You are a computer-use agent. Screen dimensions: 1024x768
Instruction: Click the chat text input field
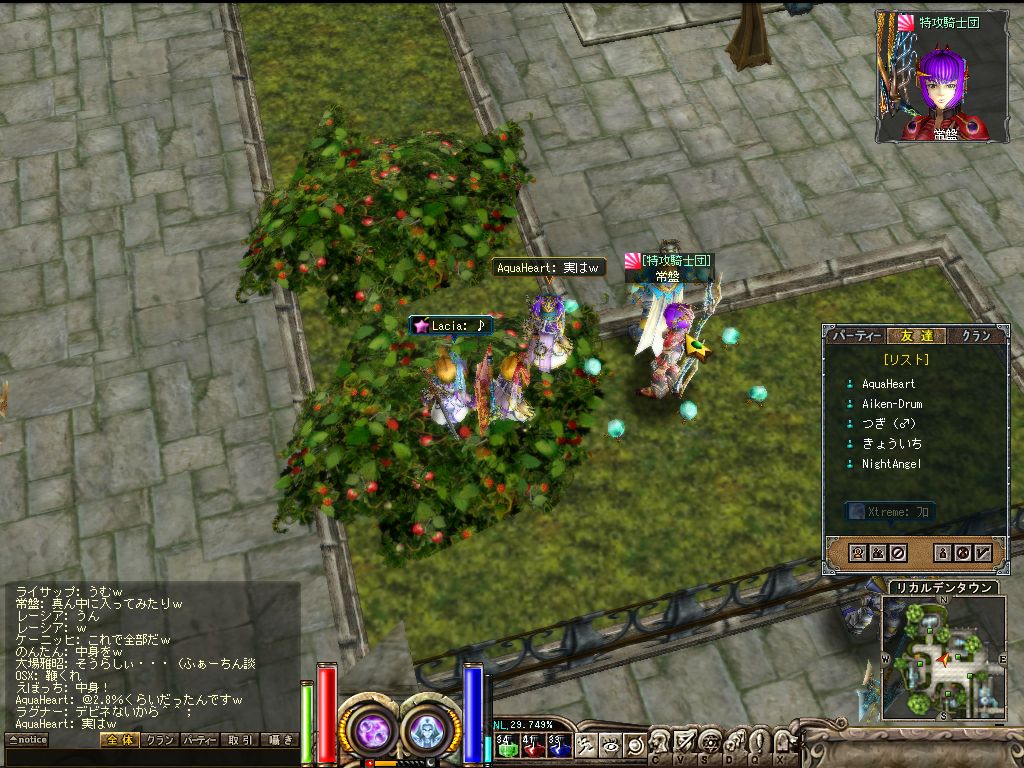pos(150,757)
